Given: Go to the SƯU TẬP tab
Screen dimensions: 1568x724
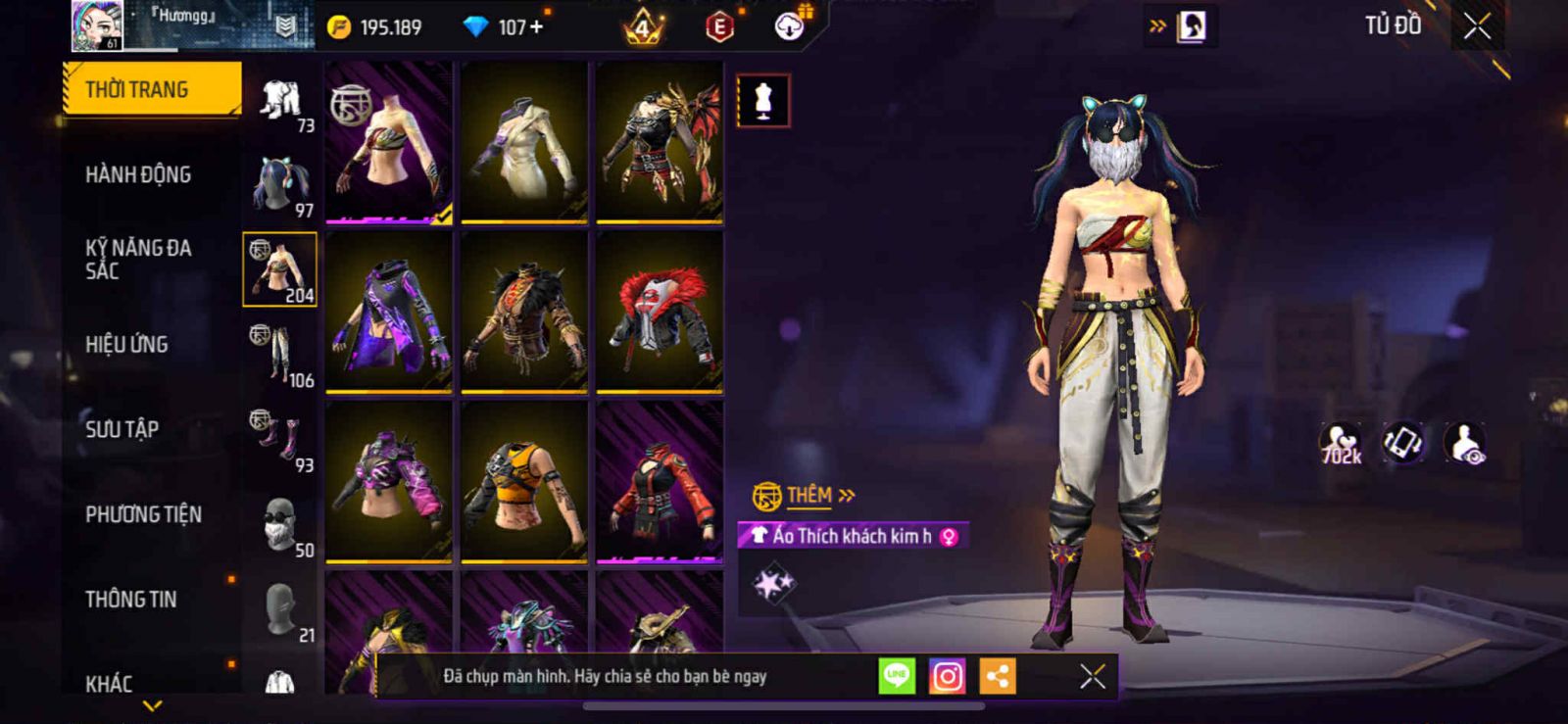Looking at the screenshot, I should 122,429.
